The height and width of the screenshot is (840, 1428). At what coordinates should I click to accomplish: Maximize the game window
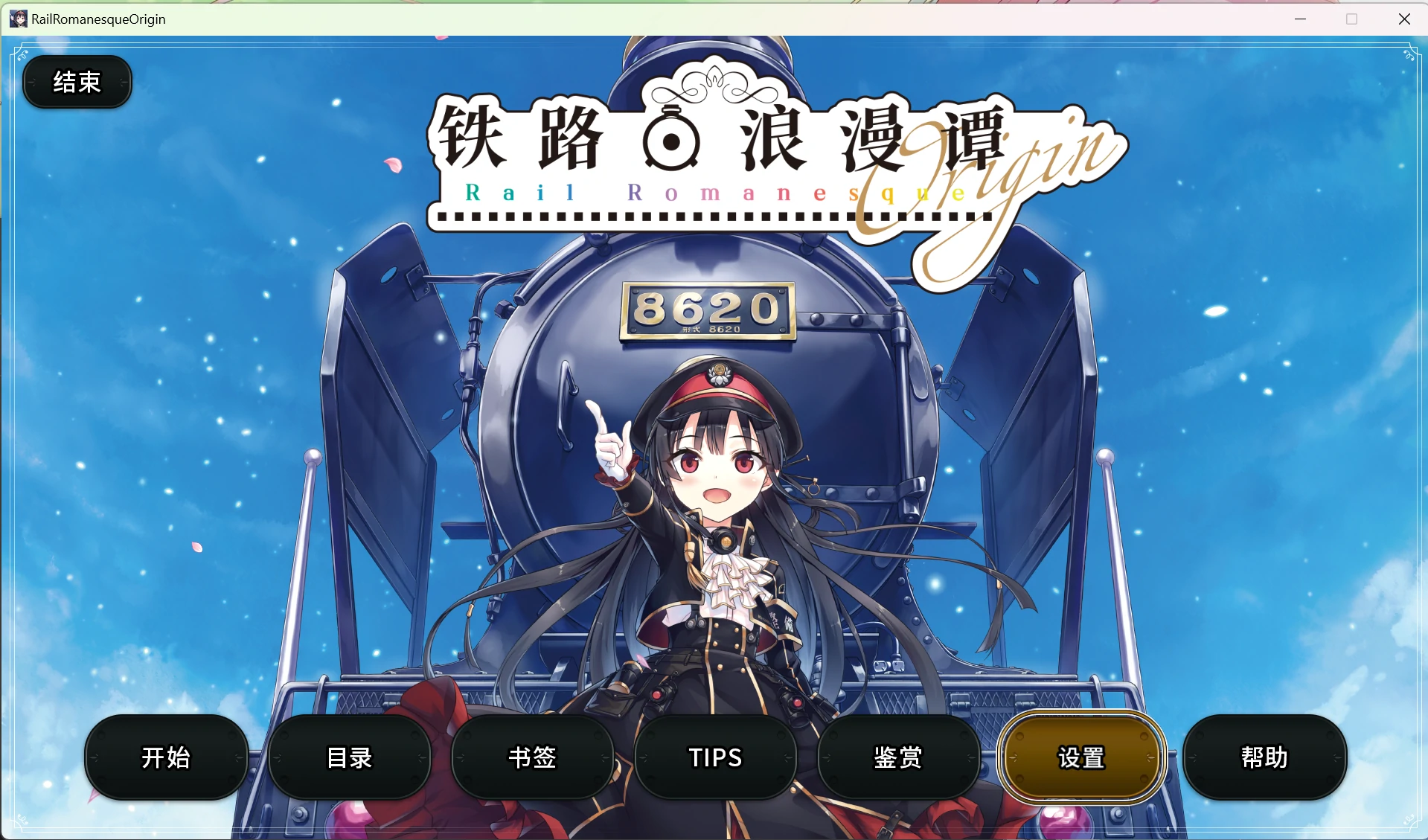point(1351,19)
